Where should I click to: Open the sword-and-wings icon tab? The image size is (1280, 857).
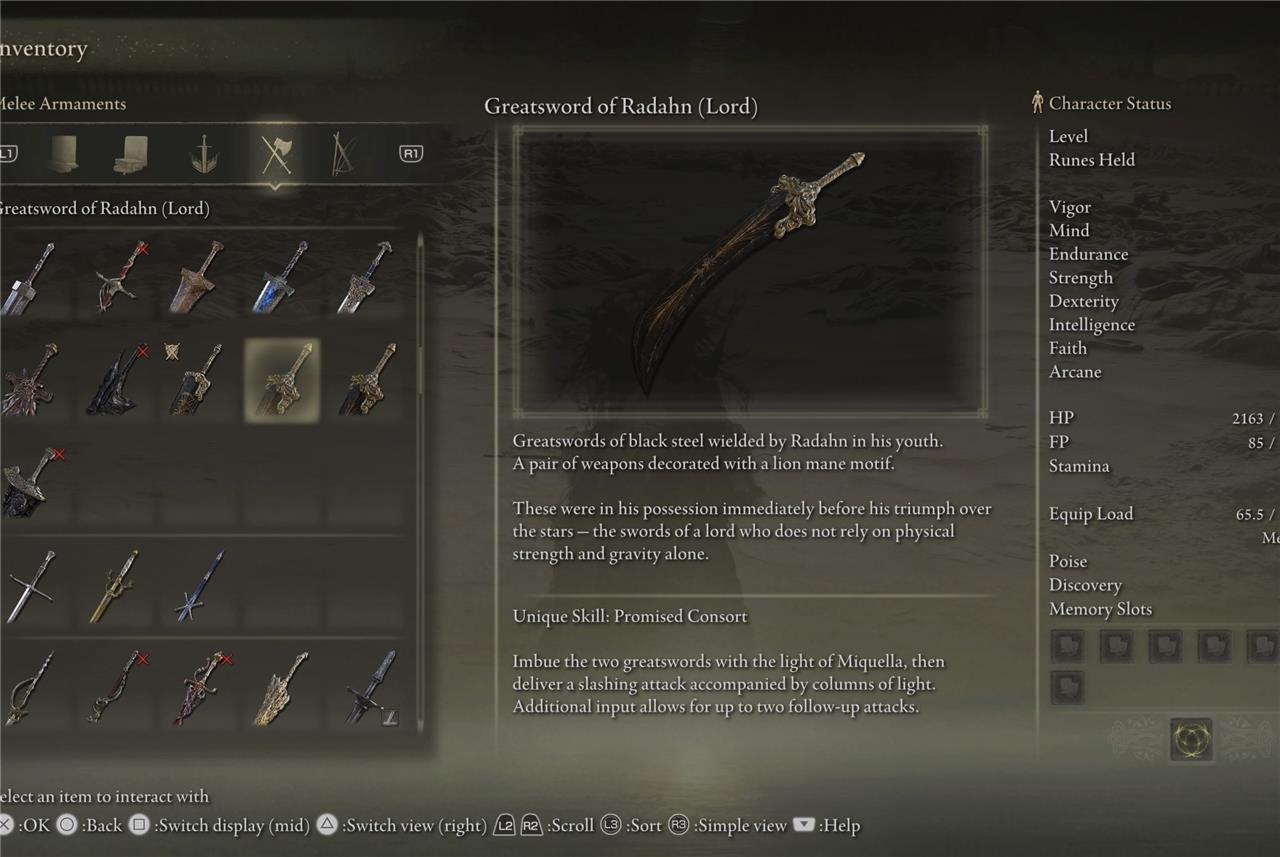205,154
